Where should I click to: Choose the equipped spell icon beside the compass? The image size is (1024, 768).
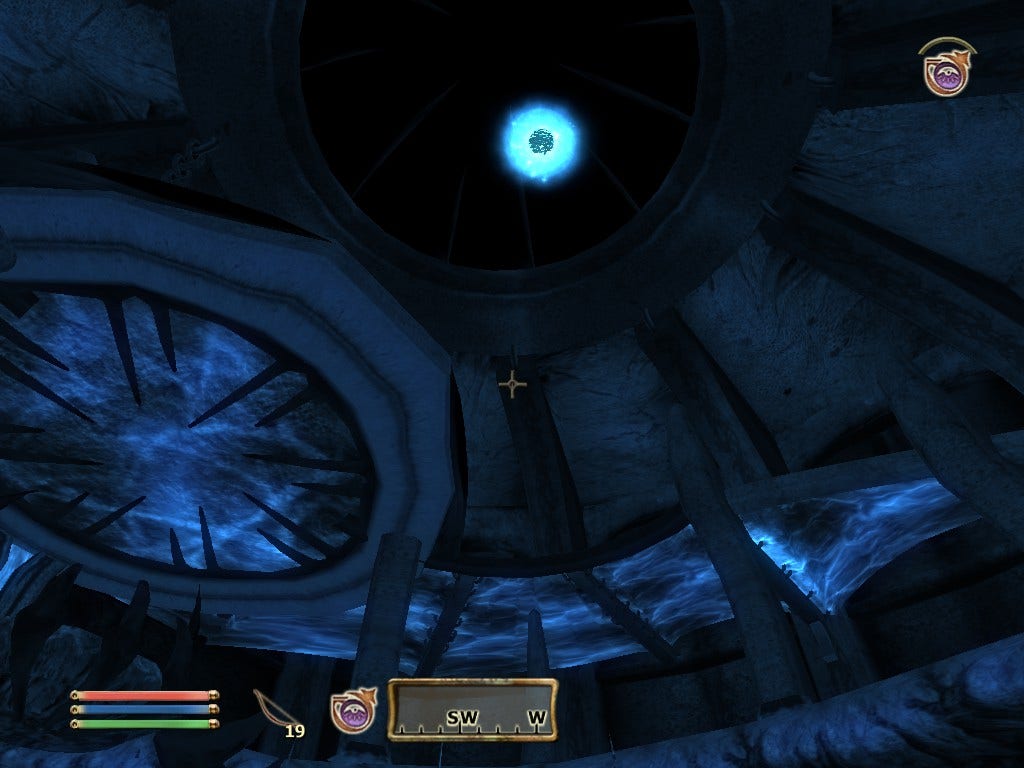[353, 711]
